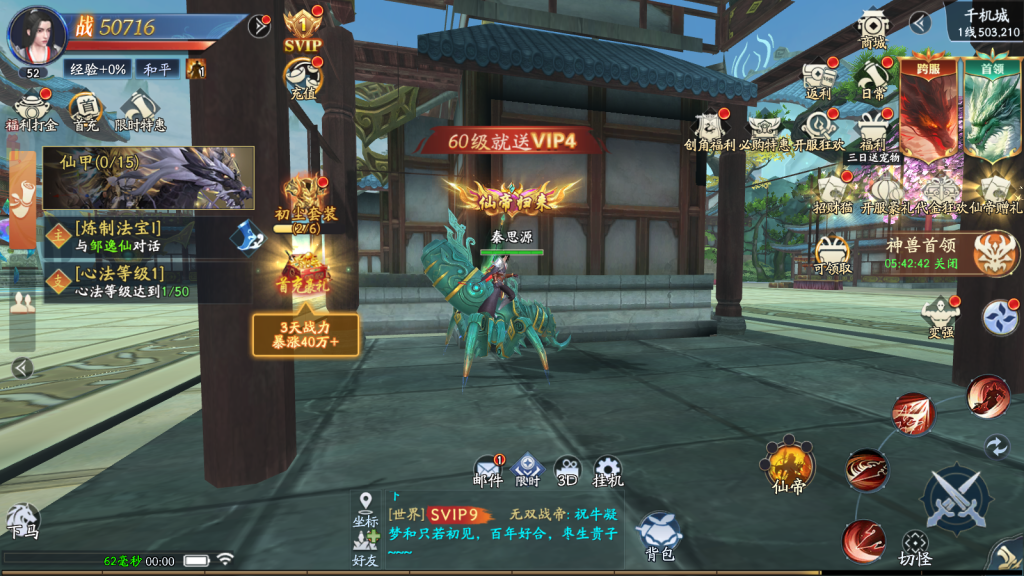
Task: Open the 限时特惠 limited offer icon
Action: click(x=138, y=108)
